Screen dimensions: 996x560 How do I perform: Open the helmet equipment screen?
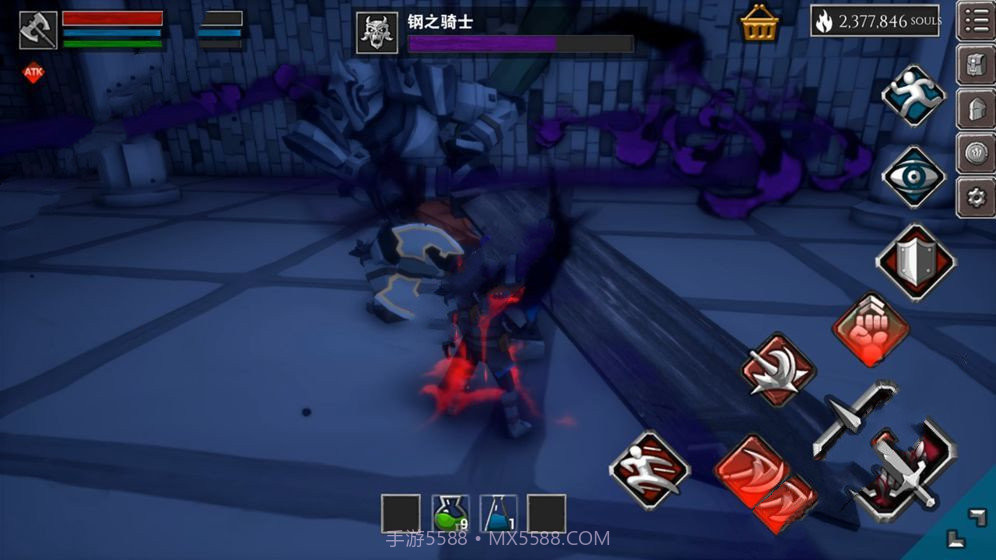pos(976,110)
